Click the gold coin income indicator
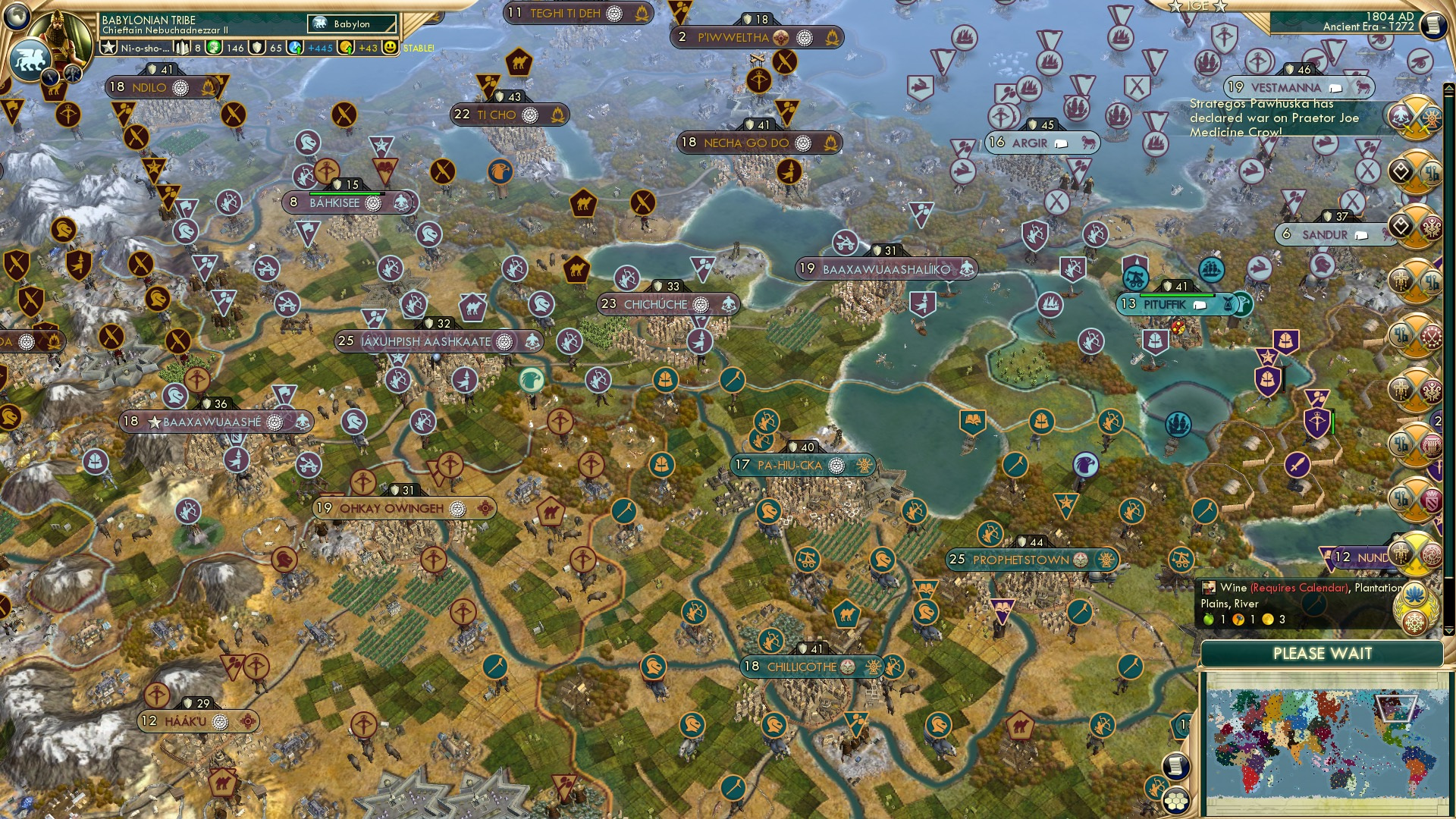The width and height of the screenshot is (1456, 819). tap(346, 47)
